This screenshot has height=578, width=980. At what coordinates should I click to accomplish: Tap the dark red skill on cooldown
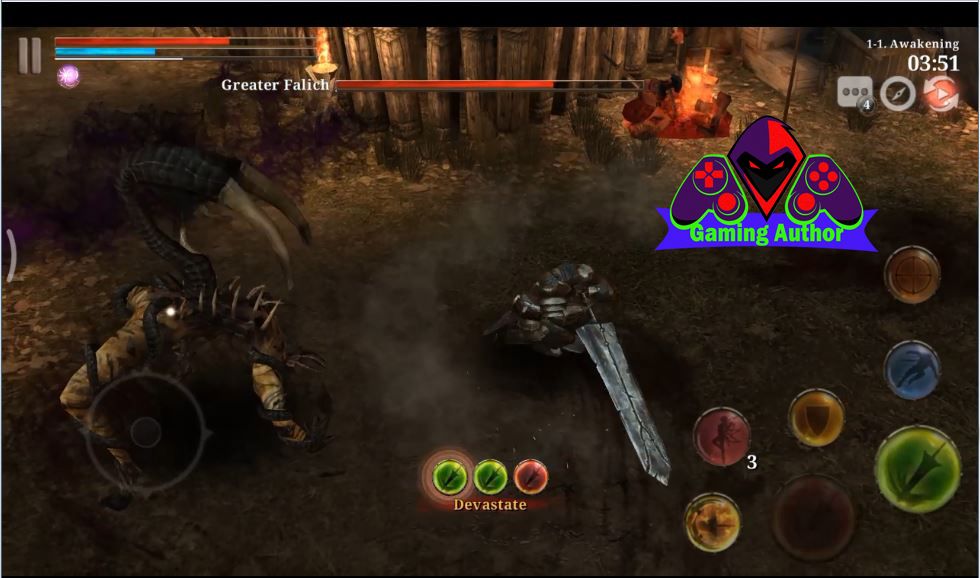813,517
